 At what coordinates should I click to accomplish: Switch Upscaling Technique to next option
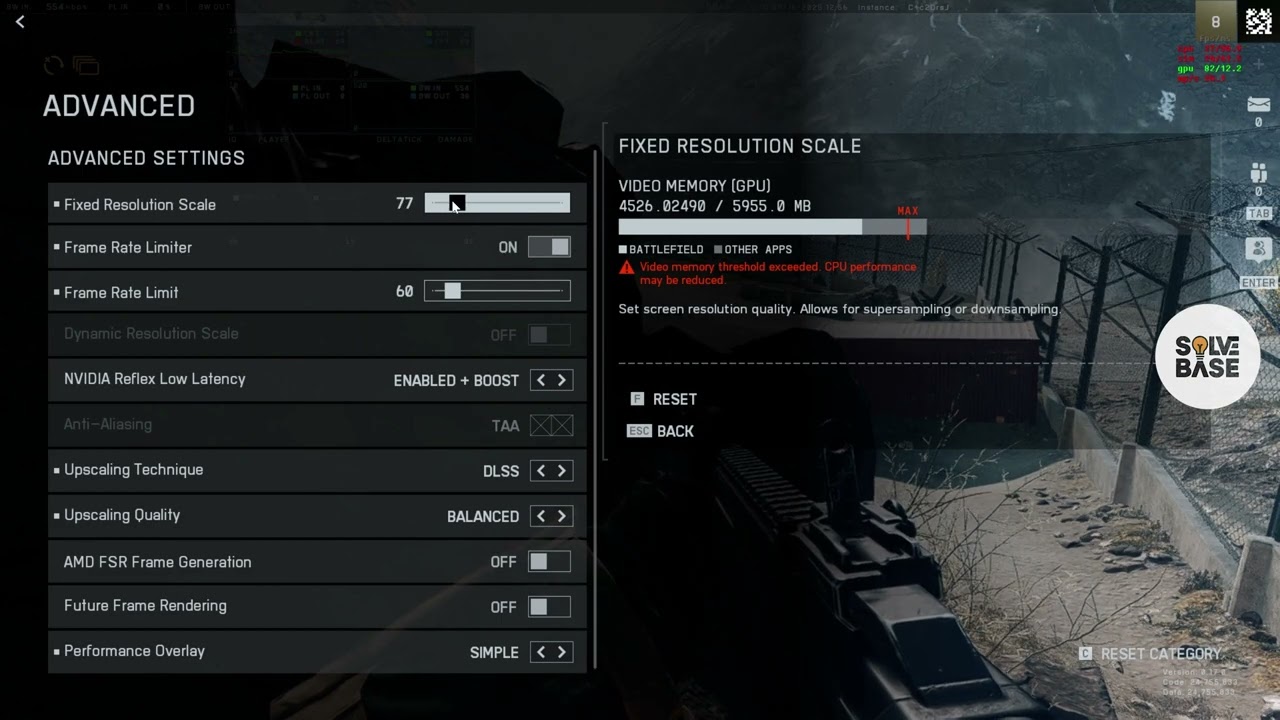point(562,471)
